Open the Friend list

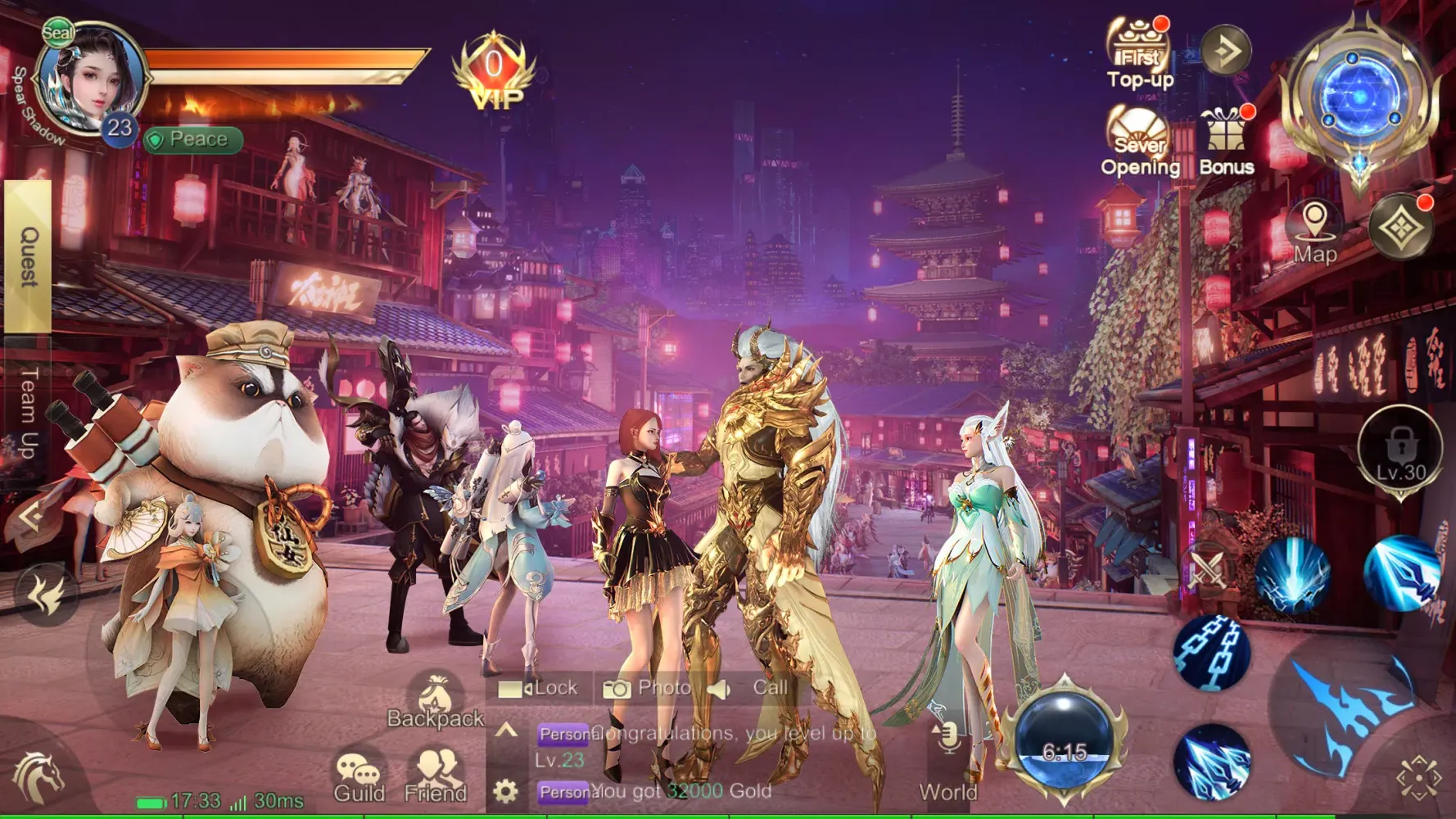(436, 777)
